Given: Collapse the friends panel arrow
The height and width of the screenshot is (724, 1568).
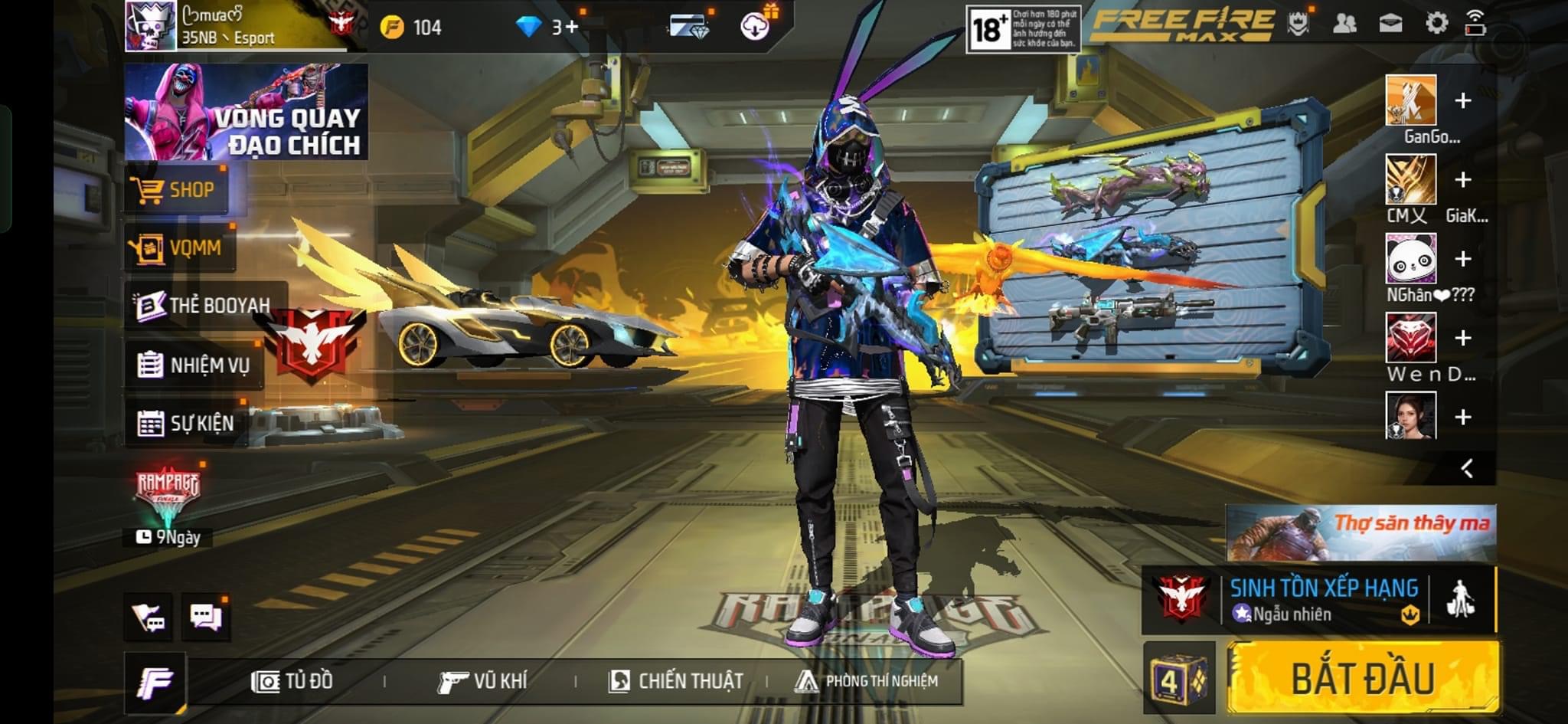Looking at the screenshot, I should [x=1467, y=468].
